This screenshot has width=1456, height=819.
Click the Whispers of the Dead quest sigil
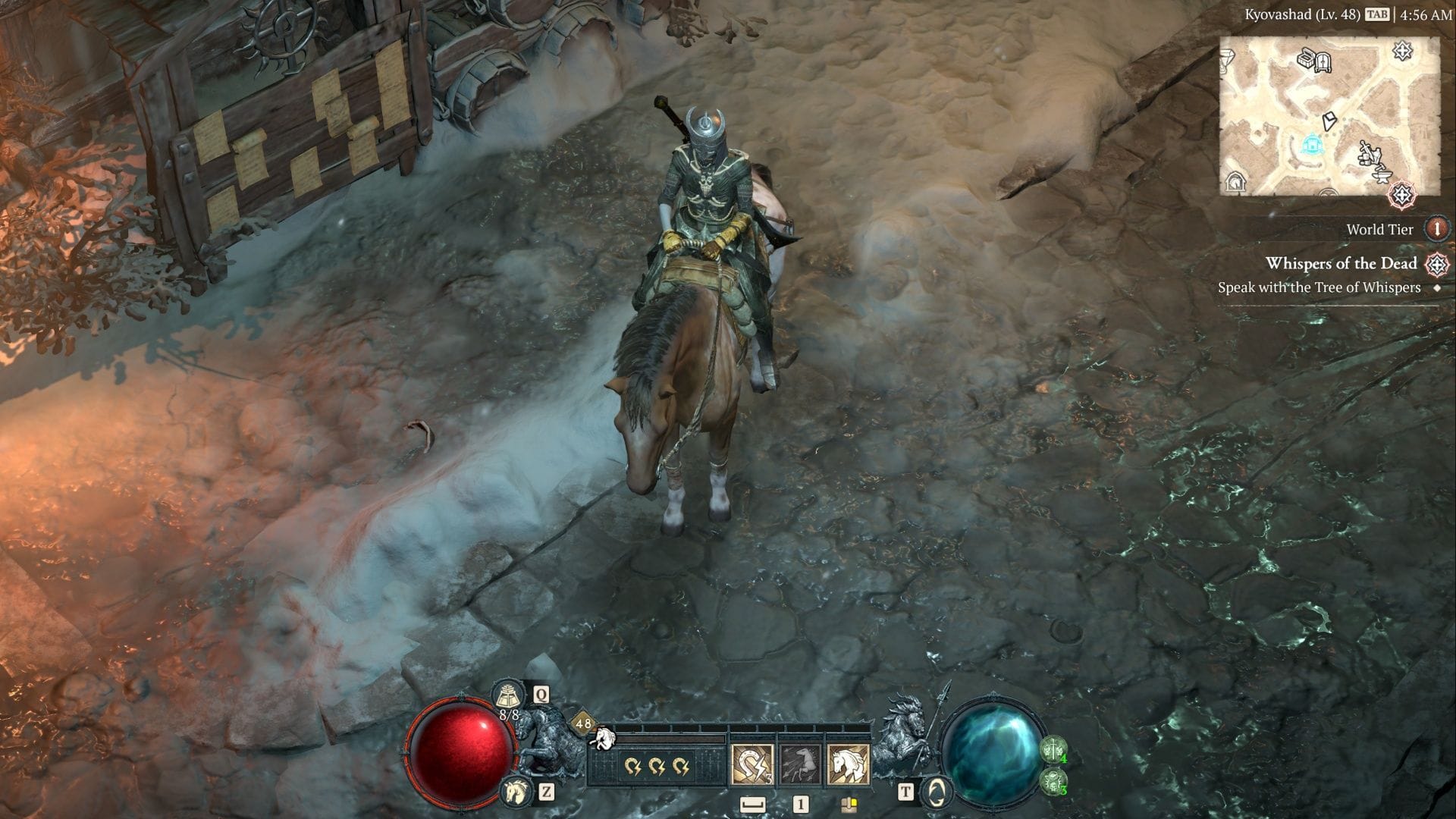(1436, 264)
